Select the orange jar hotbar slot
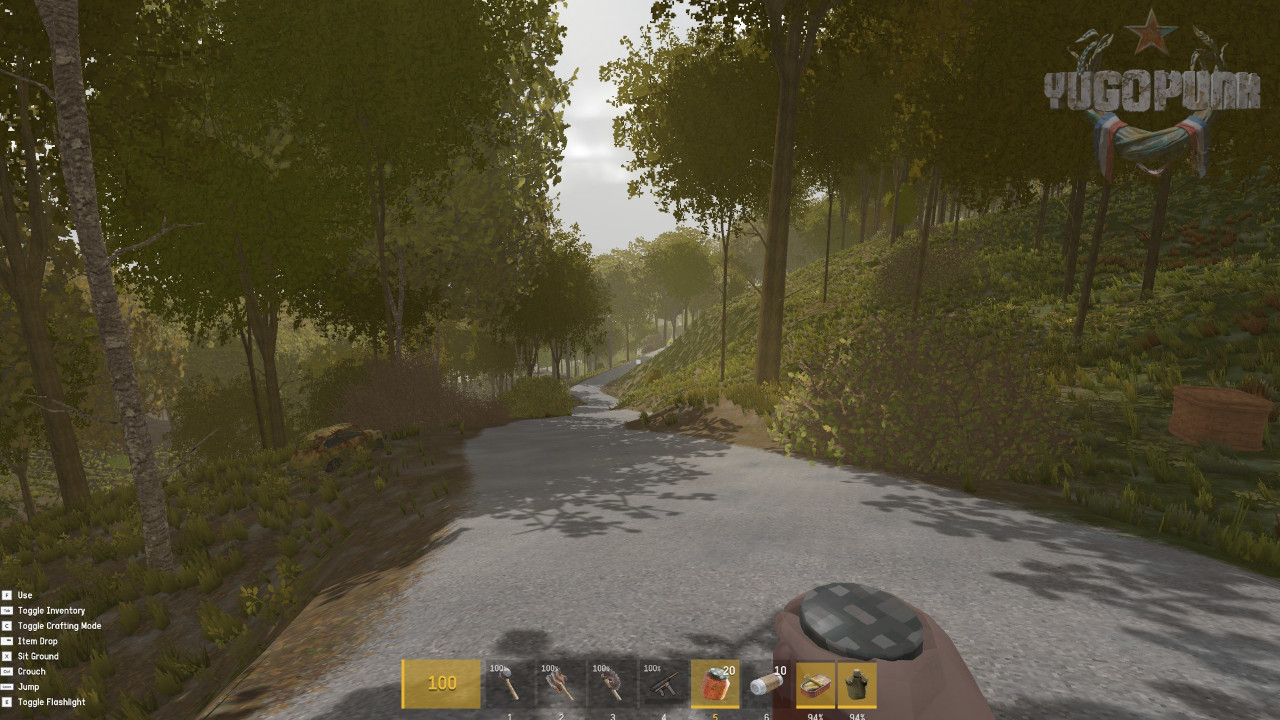The image size is (1280, 720). click(x=715, y=684)
